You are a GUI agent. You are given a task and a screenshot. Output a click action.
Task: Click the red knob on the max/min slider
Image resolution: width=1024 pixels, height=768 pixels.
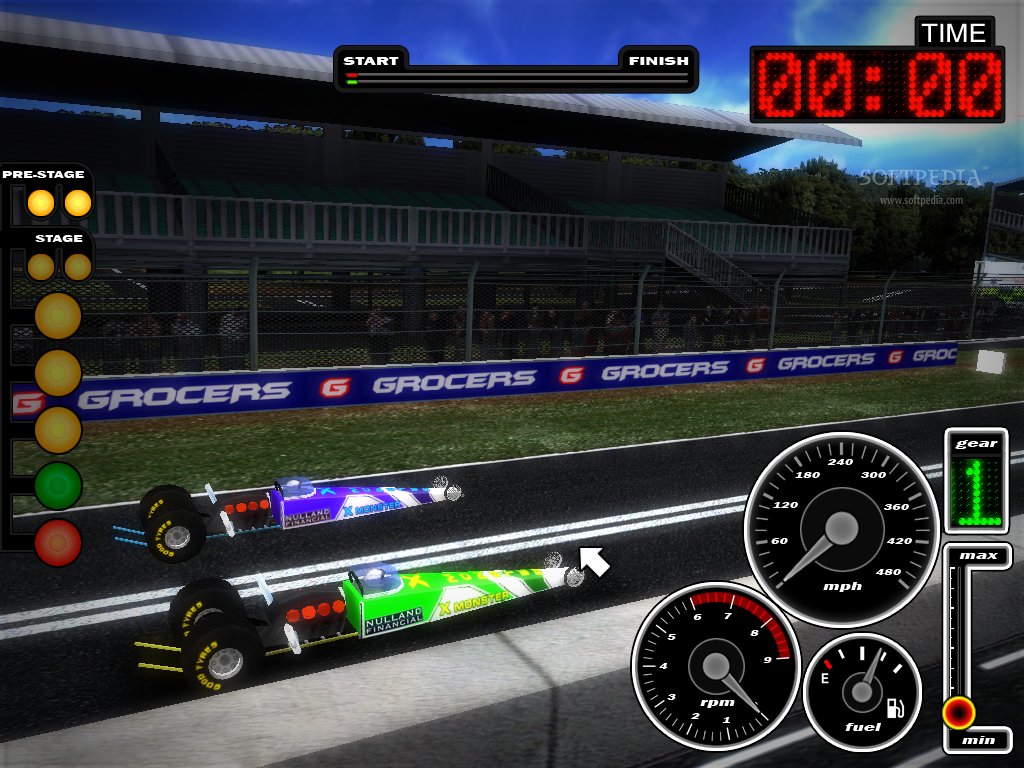[x=958, y=712]
